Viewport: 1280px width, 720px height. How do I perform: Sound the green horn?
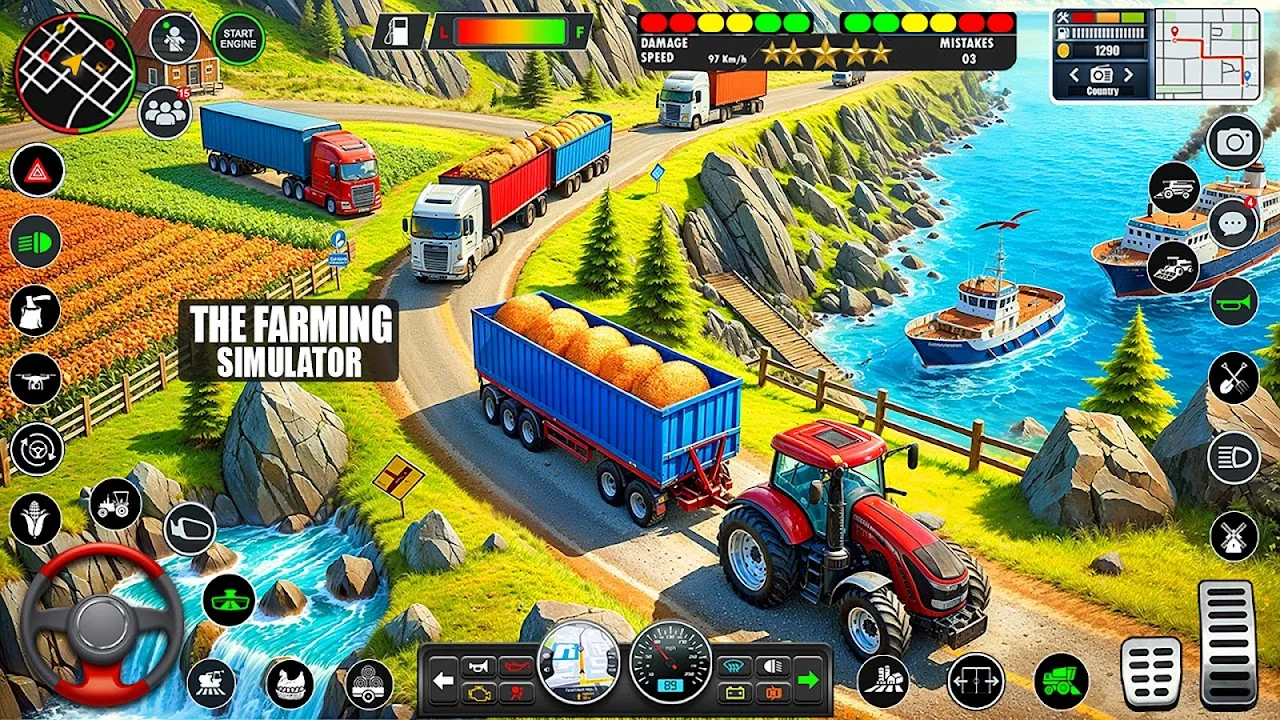(1234, 302)
